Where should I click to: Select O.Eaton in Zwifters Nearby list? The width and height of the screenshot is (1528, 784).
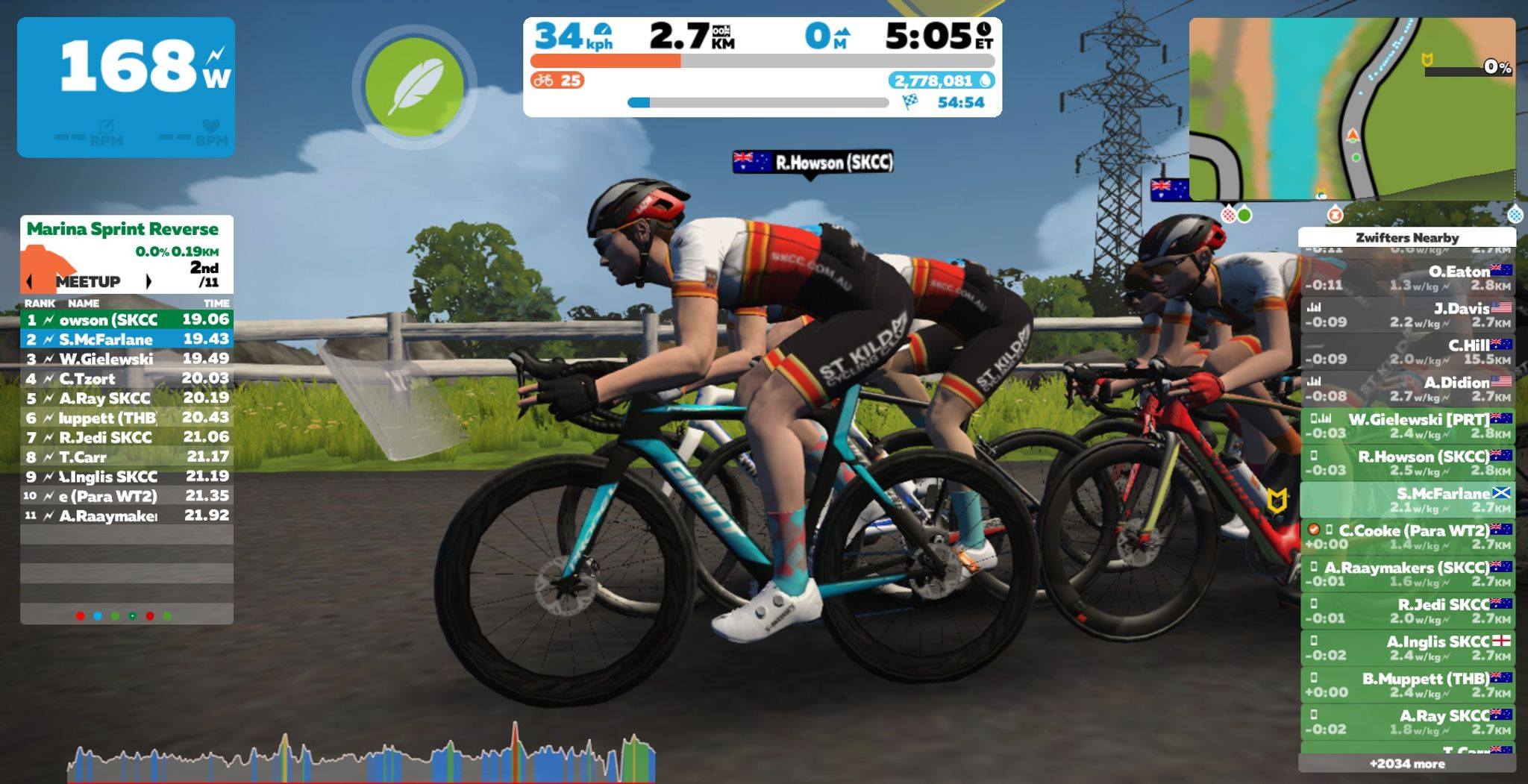(x=1408, y=277)
